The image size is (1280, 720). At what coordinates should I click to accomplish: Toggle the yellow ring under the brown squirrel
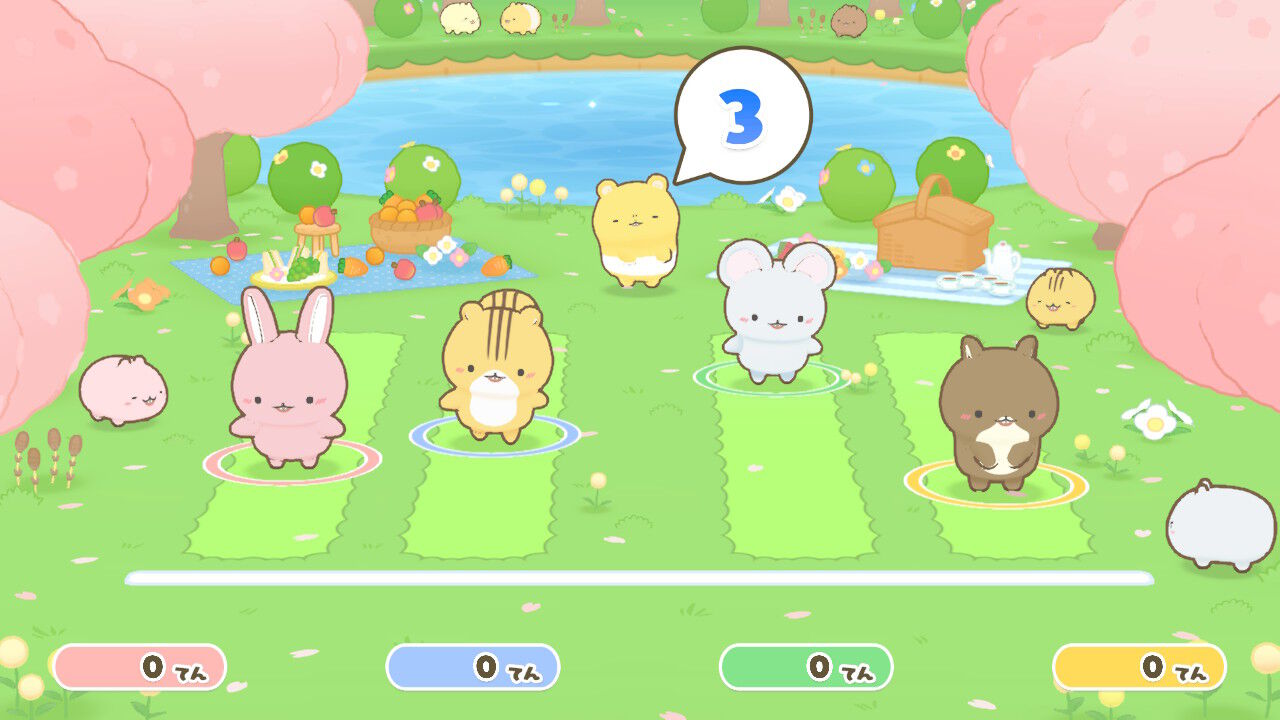pyautogui.click(x=995, y=487)
